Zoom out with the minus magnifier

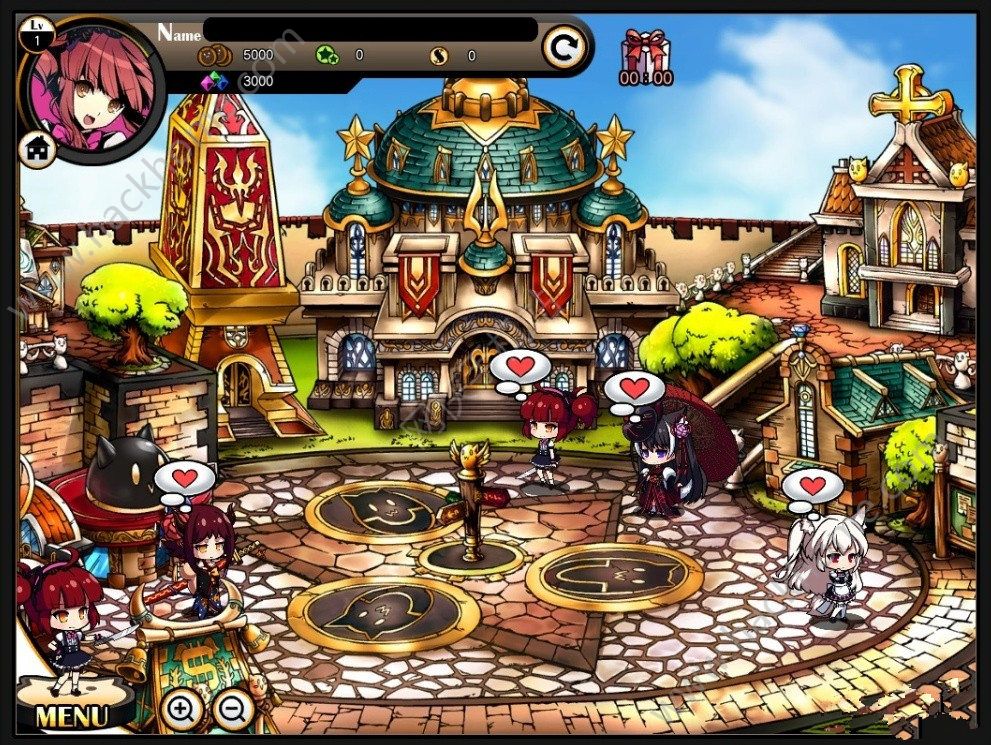[x=233, y=710]
